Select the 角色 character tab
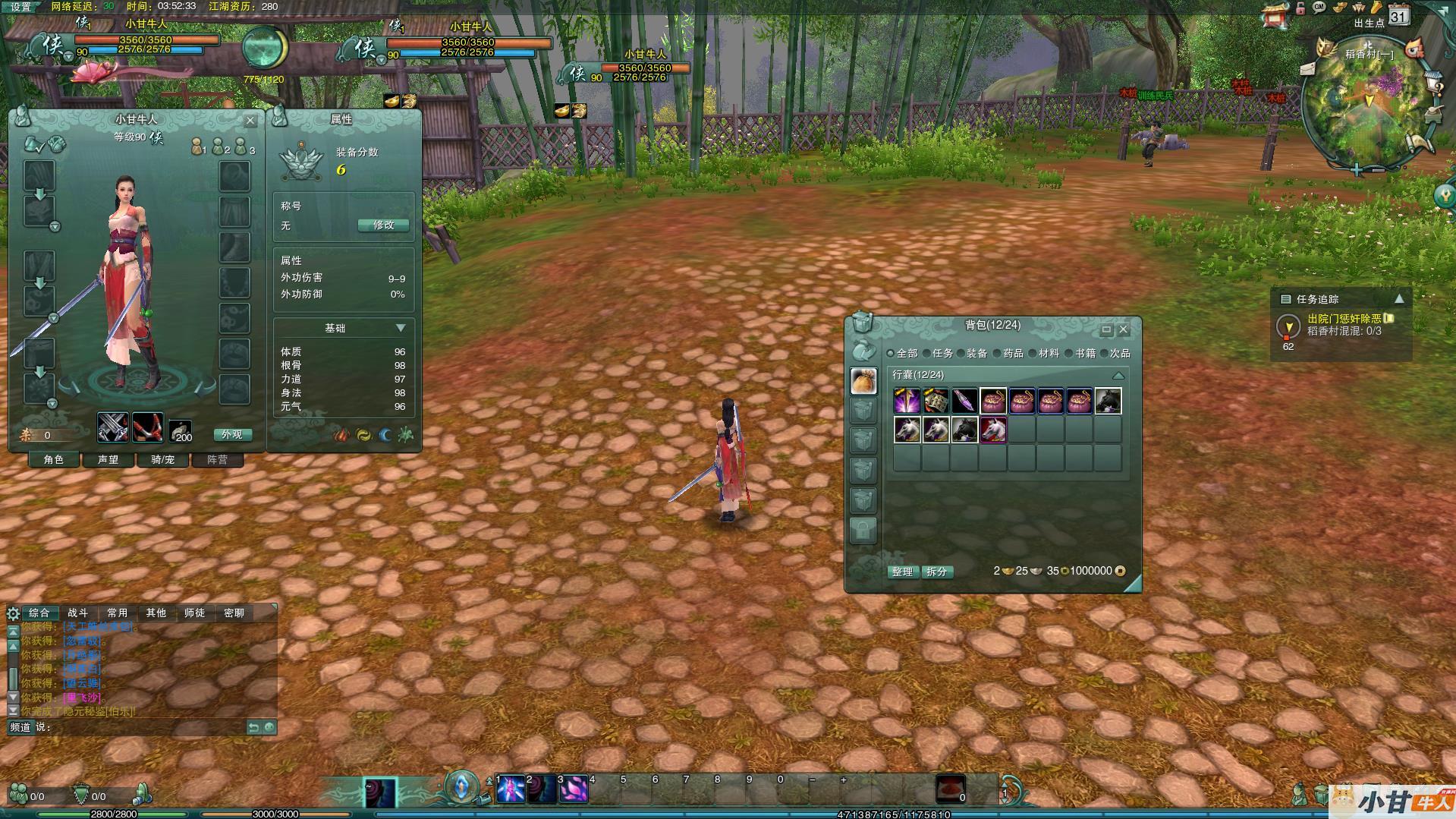1456x819 pixels. coord(53,460)
